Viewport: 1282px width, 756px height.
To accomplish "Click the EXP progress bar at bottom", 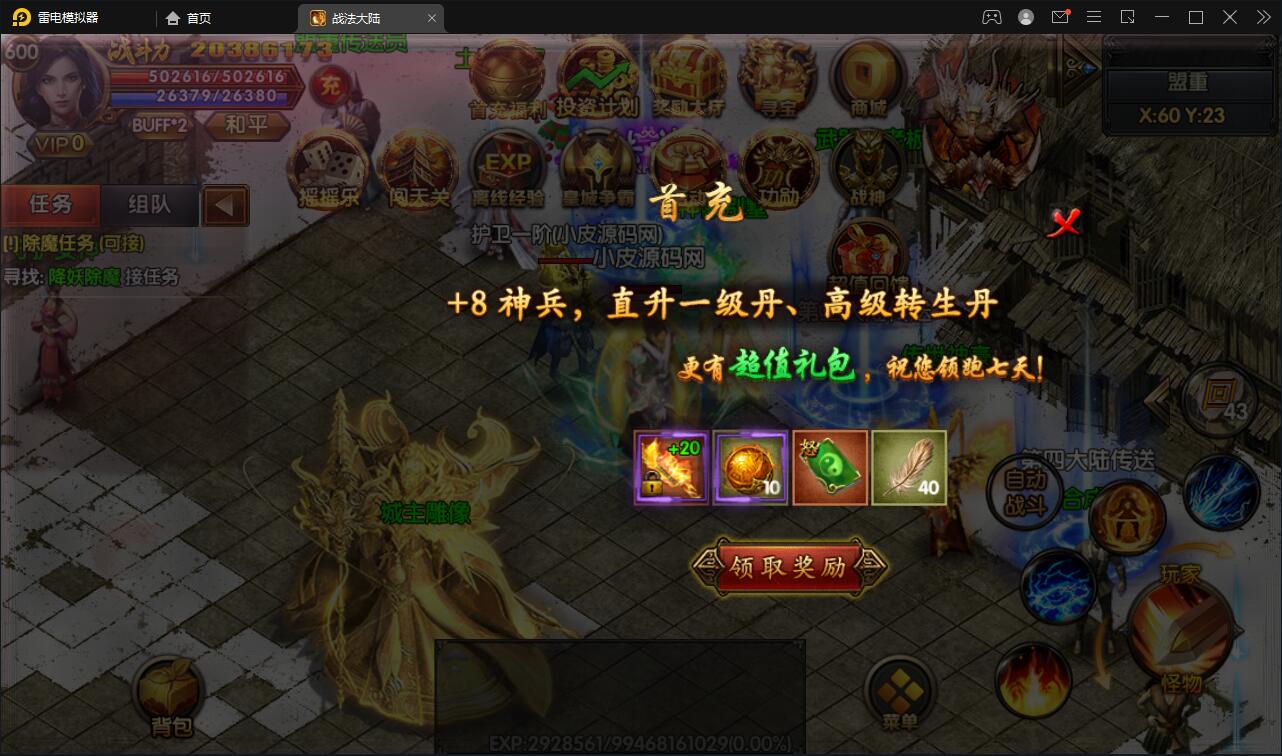I will (x=620, y=742).
